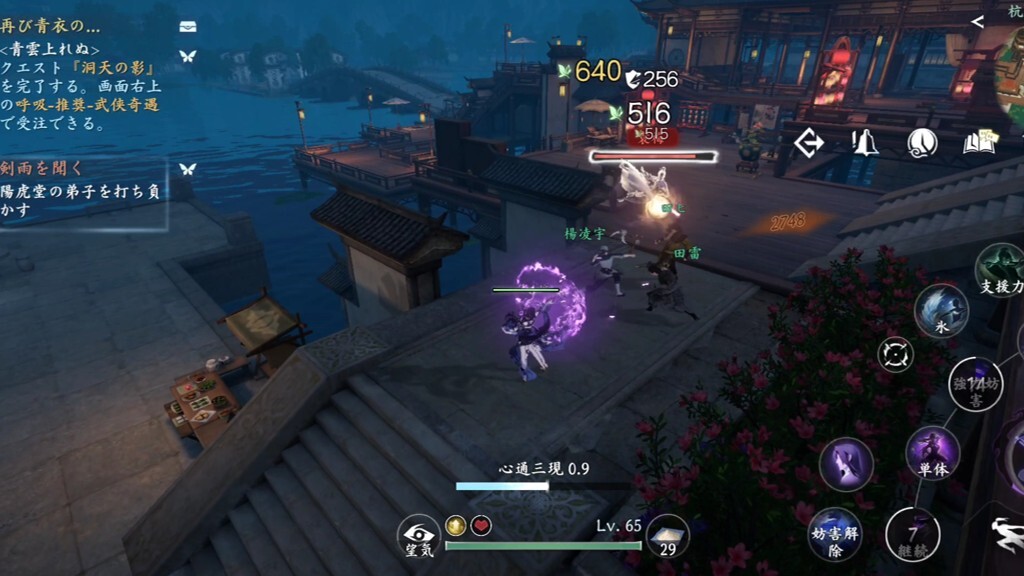Collapse the top-right panel with the arrow

[978, 21]
